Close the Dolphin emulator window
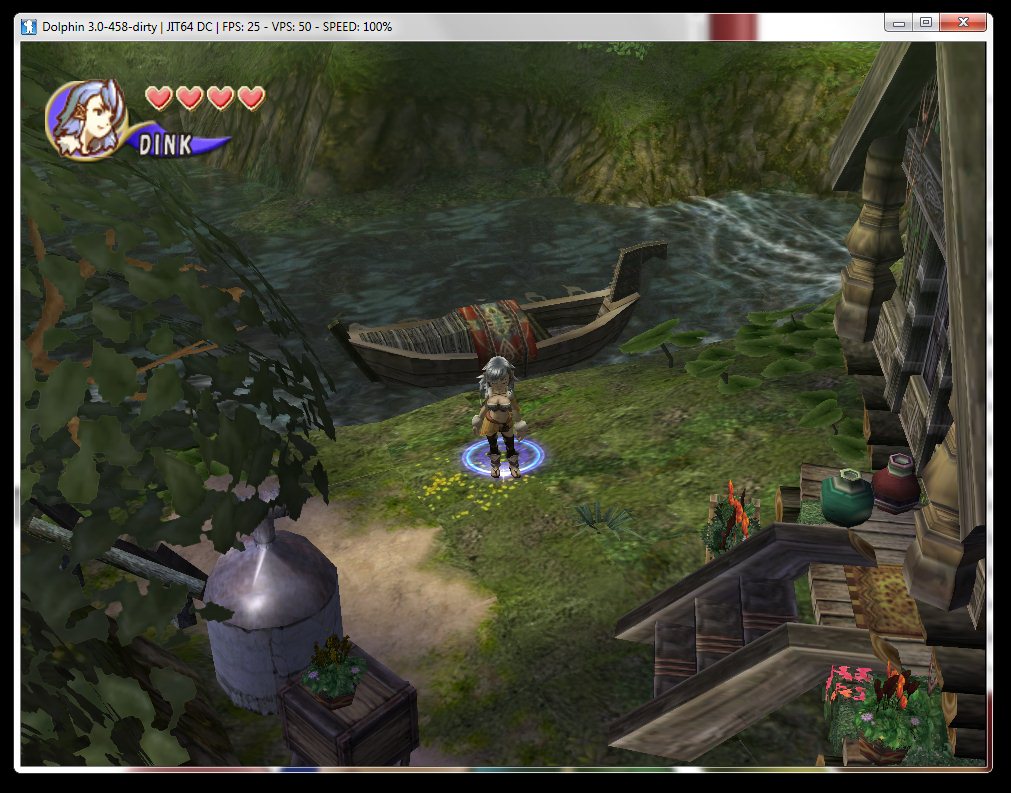Image resolution: width=1011 pixels, height=793 pixels. tap(963, 22)
